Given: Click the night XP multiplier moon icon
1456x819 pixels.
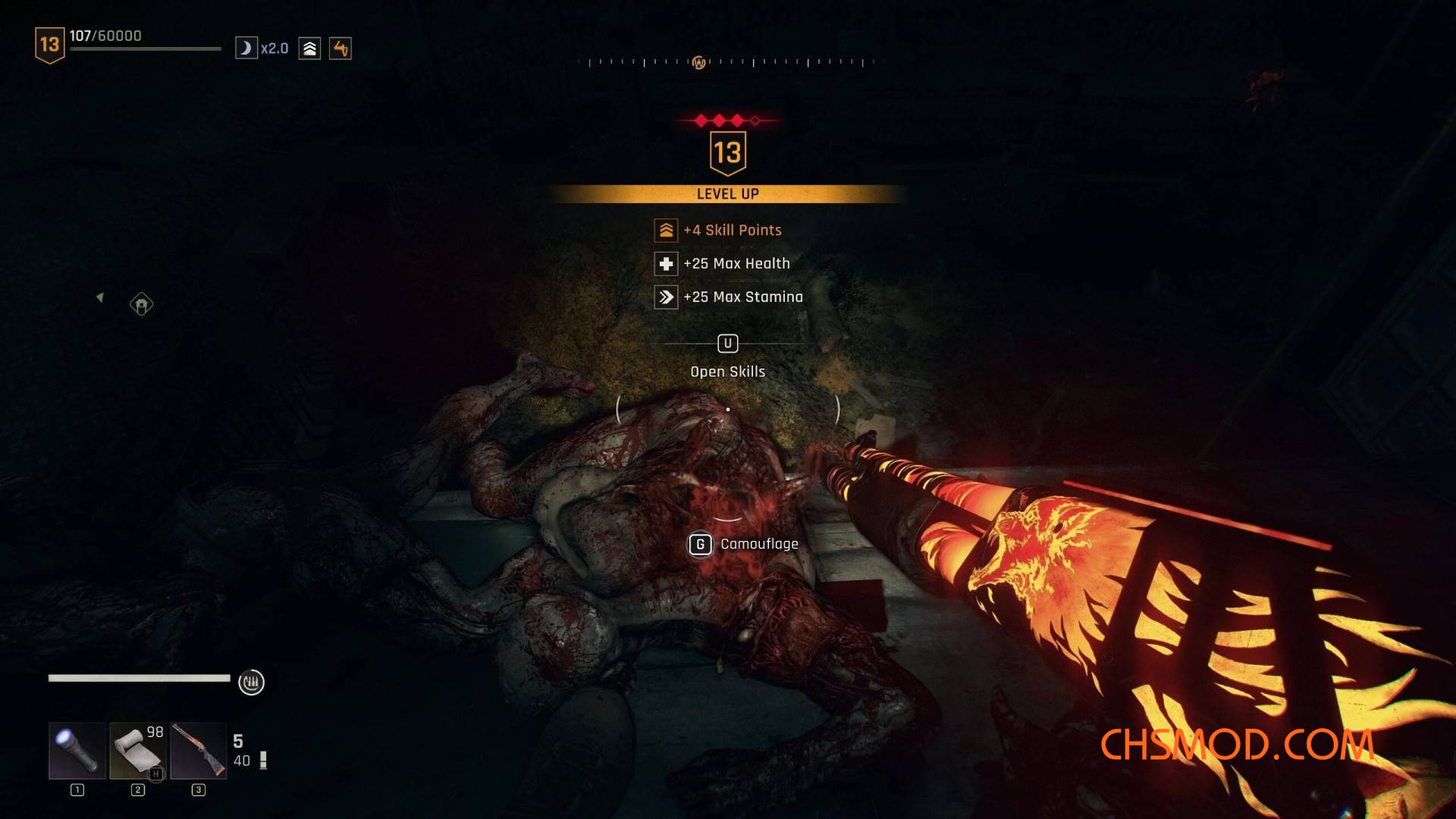Looking at the screenshot, I should point(246,49).
